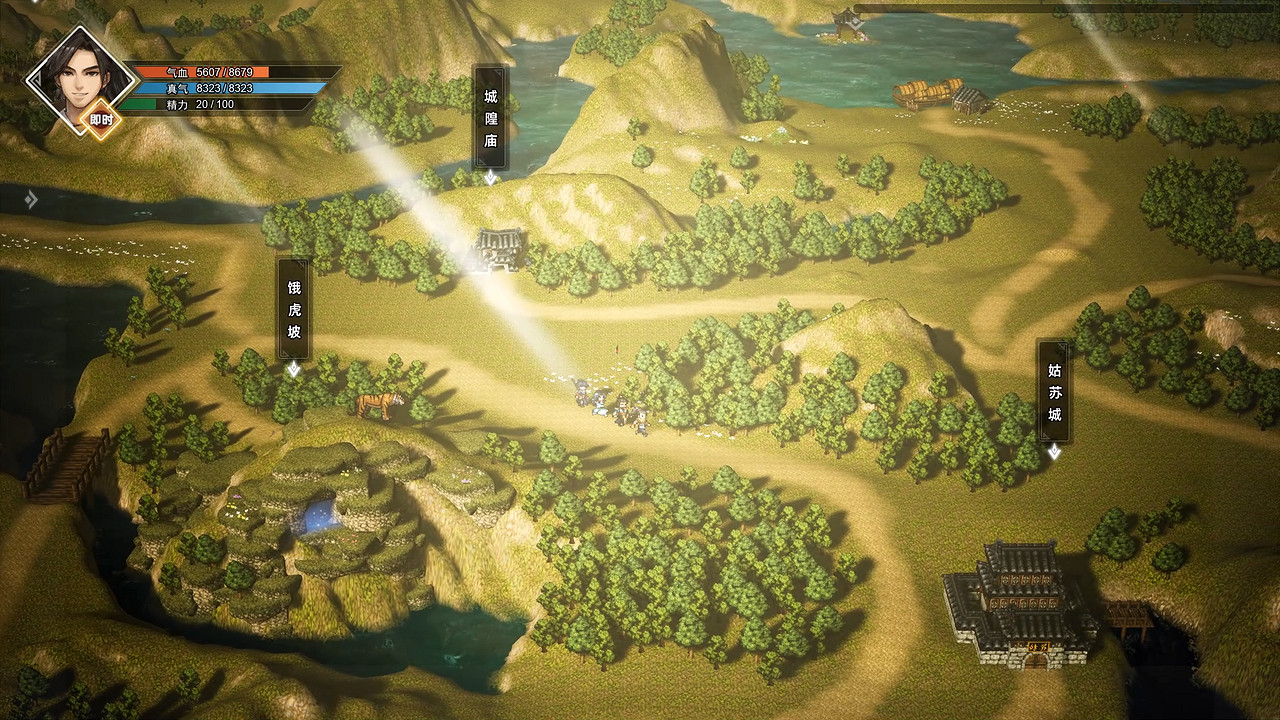Click the blue pond on the cliff plateau

[316, 517]
